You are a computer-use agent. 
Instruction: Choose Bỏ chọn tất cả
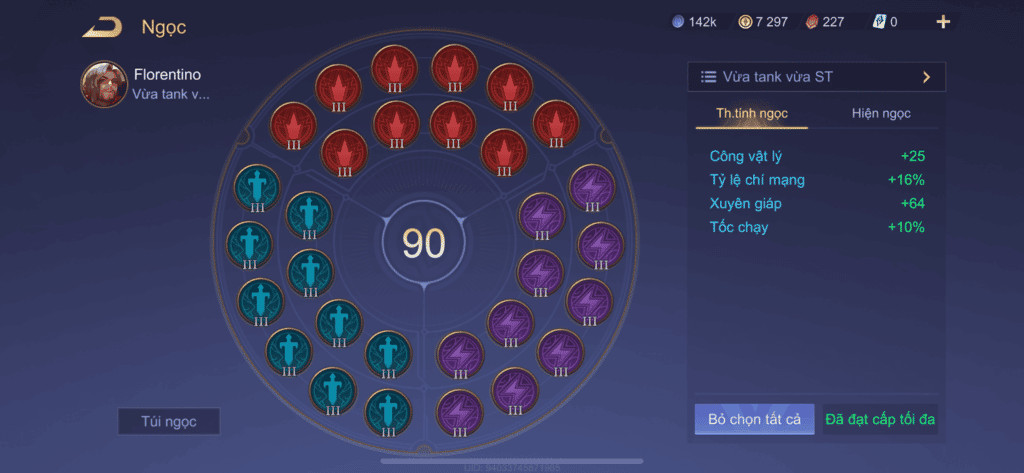pyautogui.click(x=755, y=419)
